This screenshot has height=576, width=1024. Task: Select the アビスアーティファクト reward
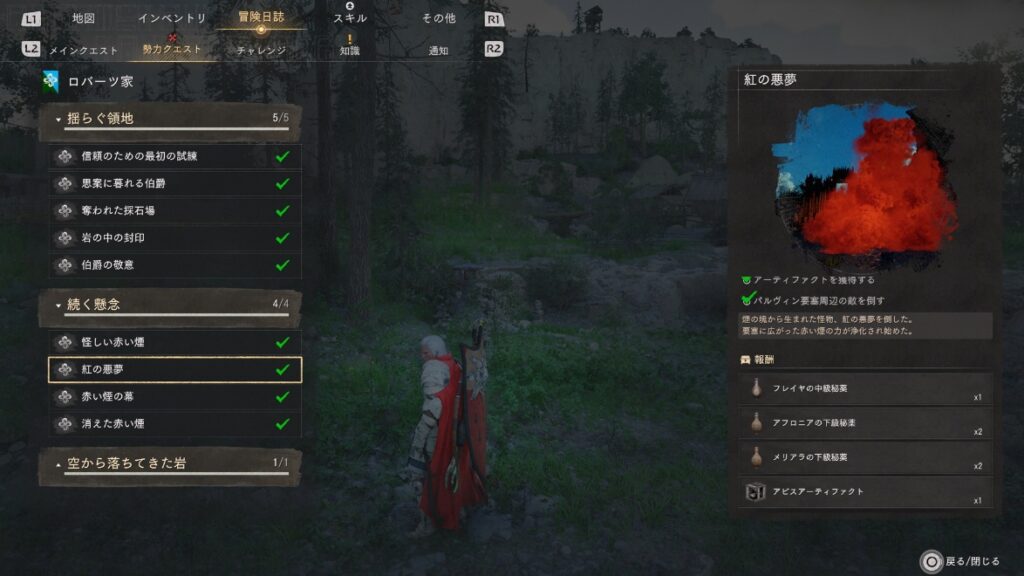click(866, 492)
